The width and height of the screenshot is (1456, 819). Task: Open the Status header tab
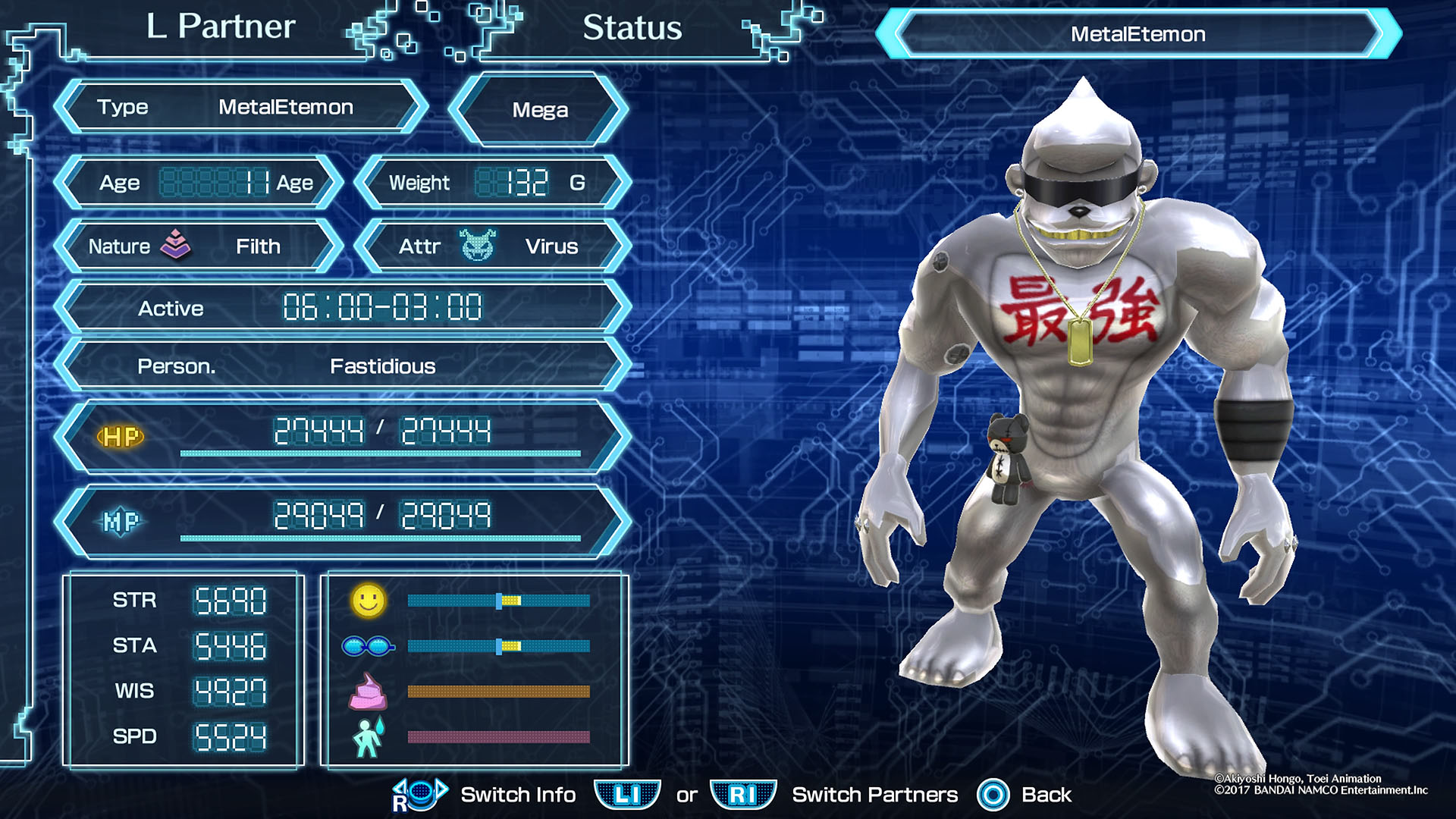(632, 29)
